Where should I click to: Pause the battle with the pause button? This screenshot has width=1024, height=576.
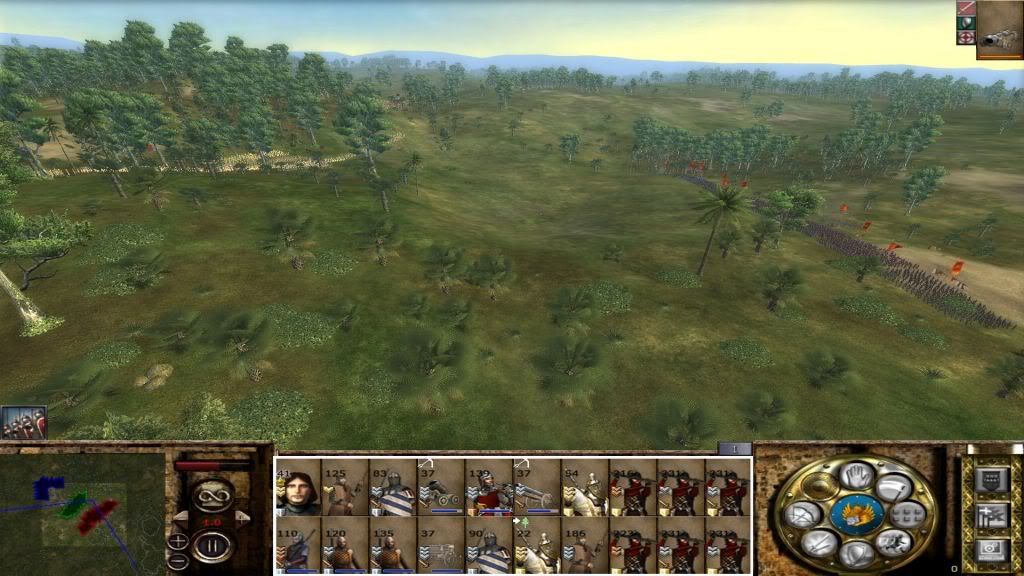[x=212, y=546]
